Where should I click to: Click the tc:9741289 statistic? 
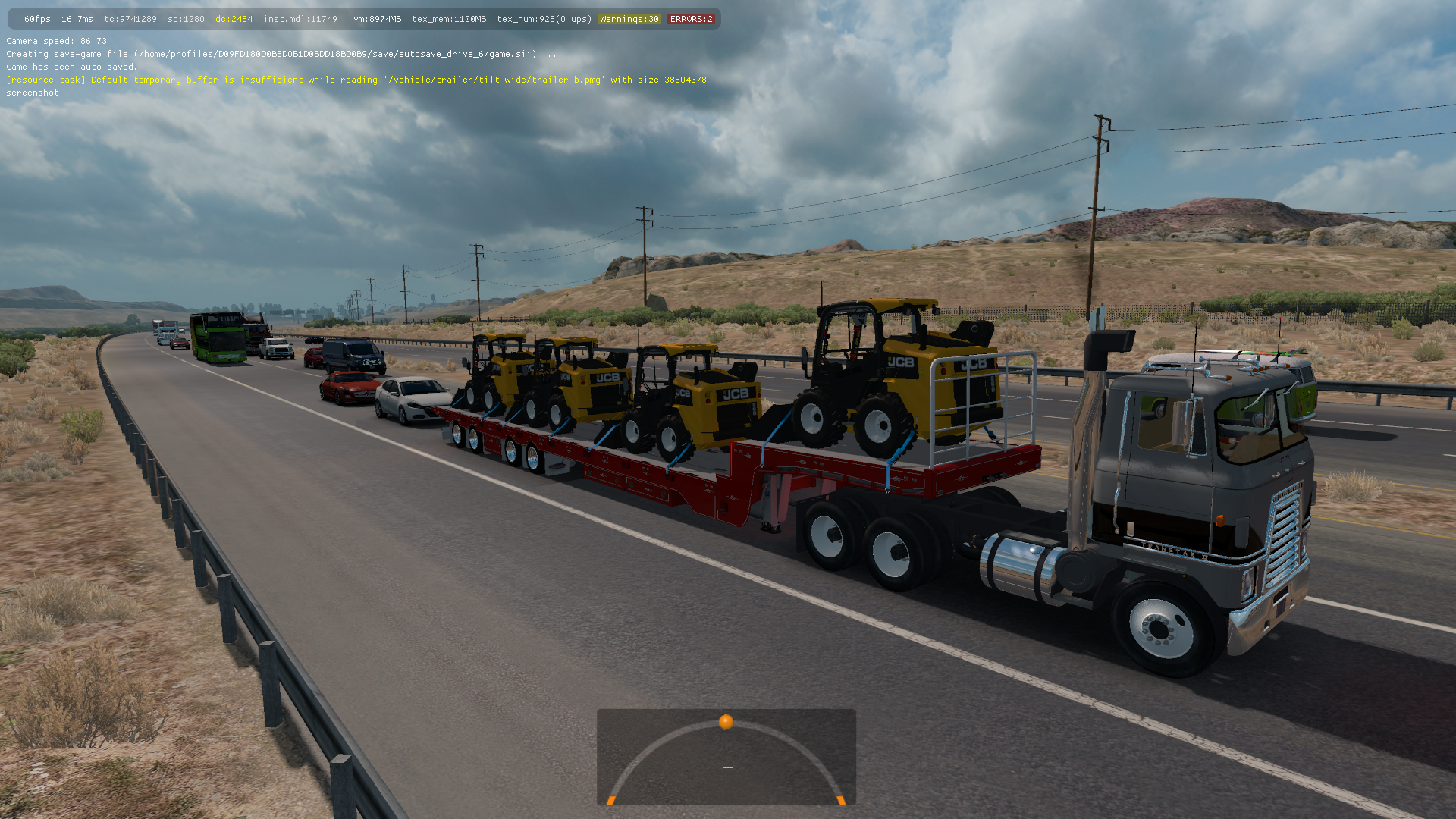click(130, 18)
